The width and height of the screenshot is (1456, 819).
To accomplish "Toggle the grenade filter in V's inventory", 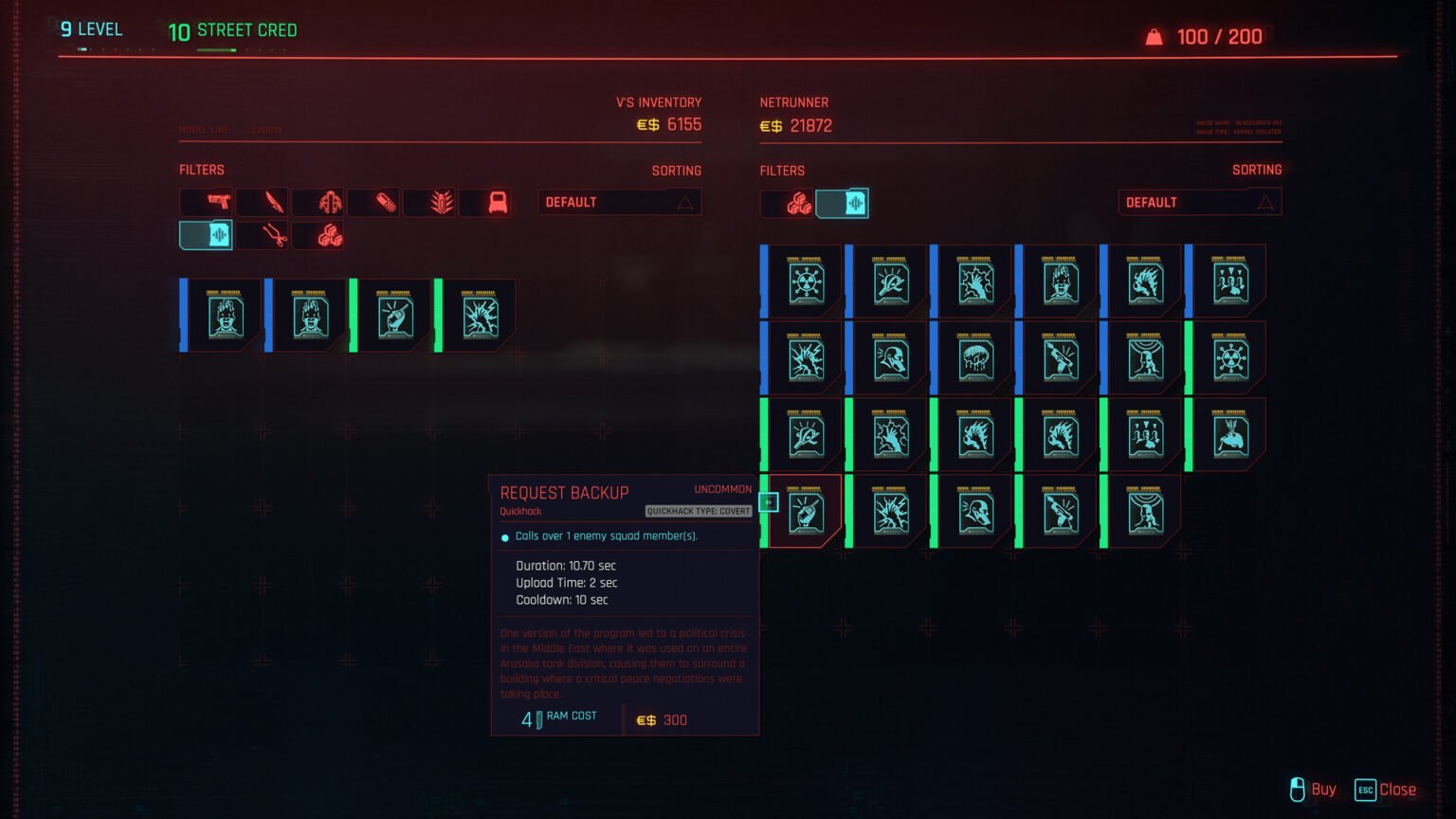I will (442, 202).
